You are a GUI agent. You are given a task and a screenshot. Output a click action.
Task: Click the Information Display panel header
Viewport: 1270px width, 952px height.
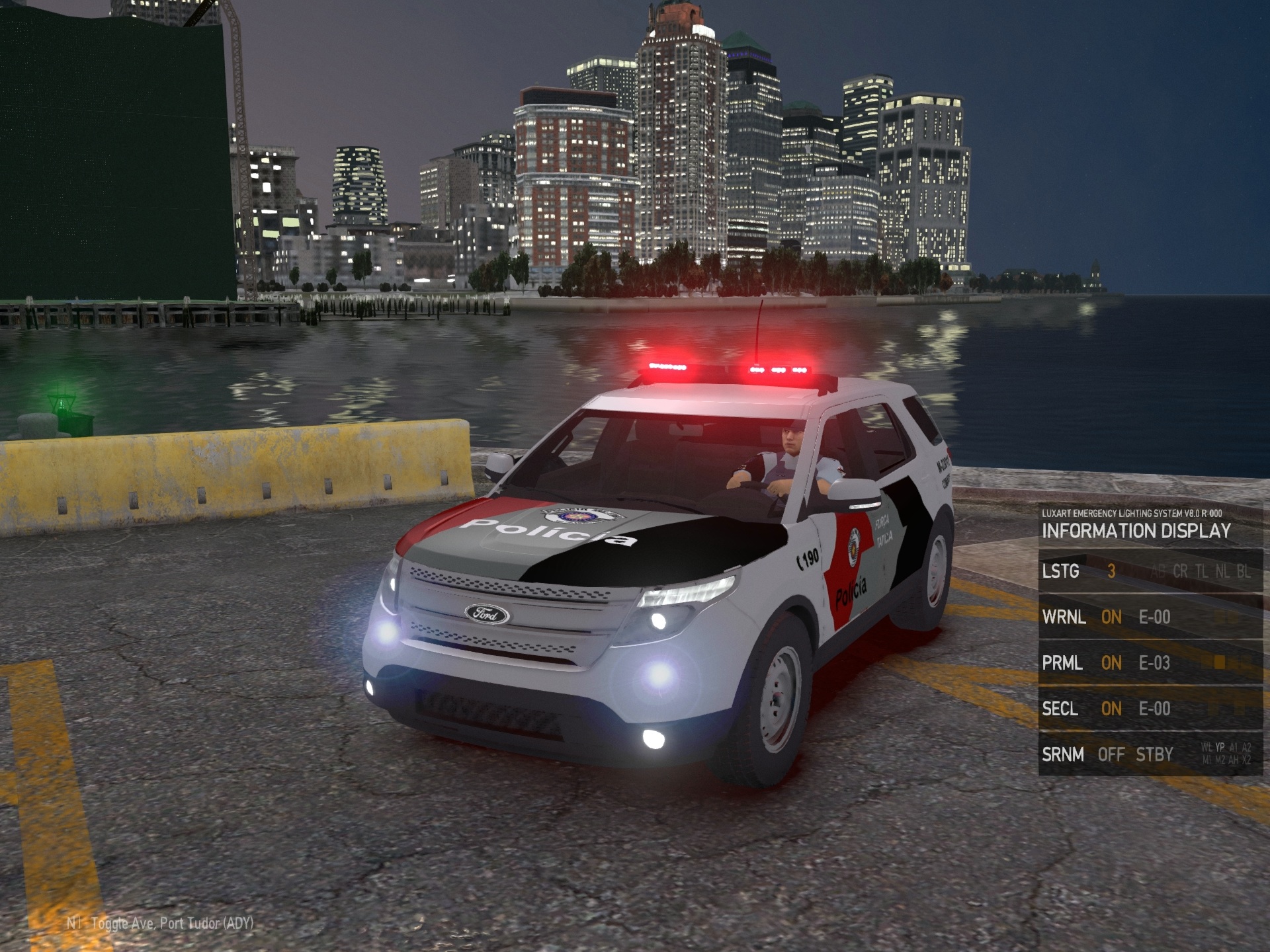pyautogui.click(x=1136, y=530)
